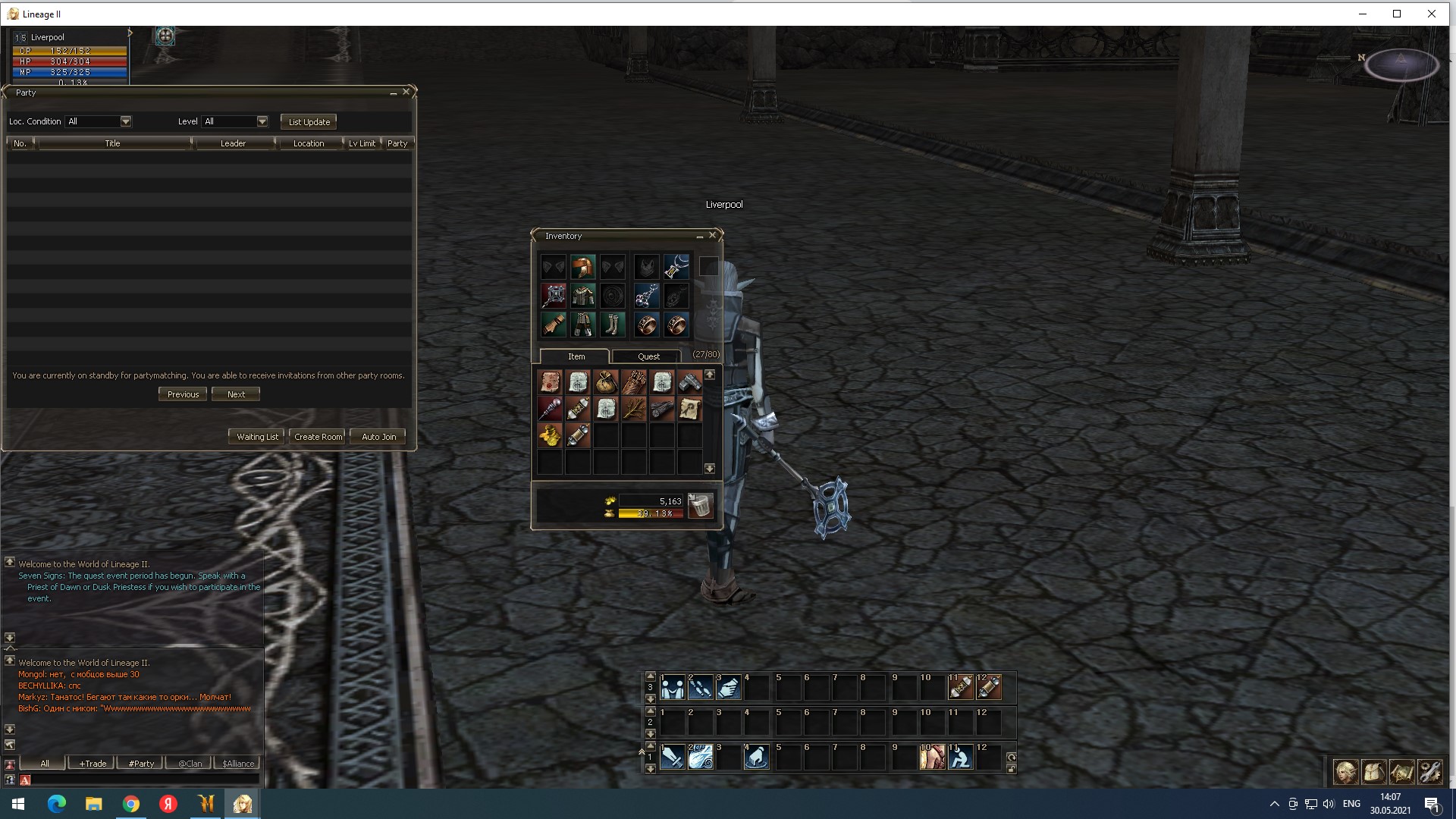Viewport: 1456px width, 819px height.
Task: Open the Loc. Condition dropdown
Action: pos(126,121)
